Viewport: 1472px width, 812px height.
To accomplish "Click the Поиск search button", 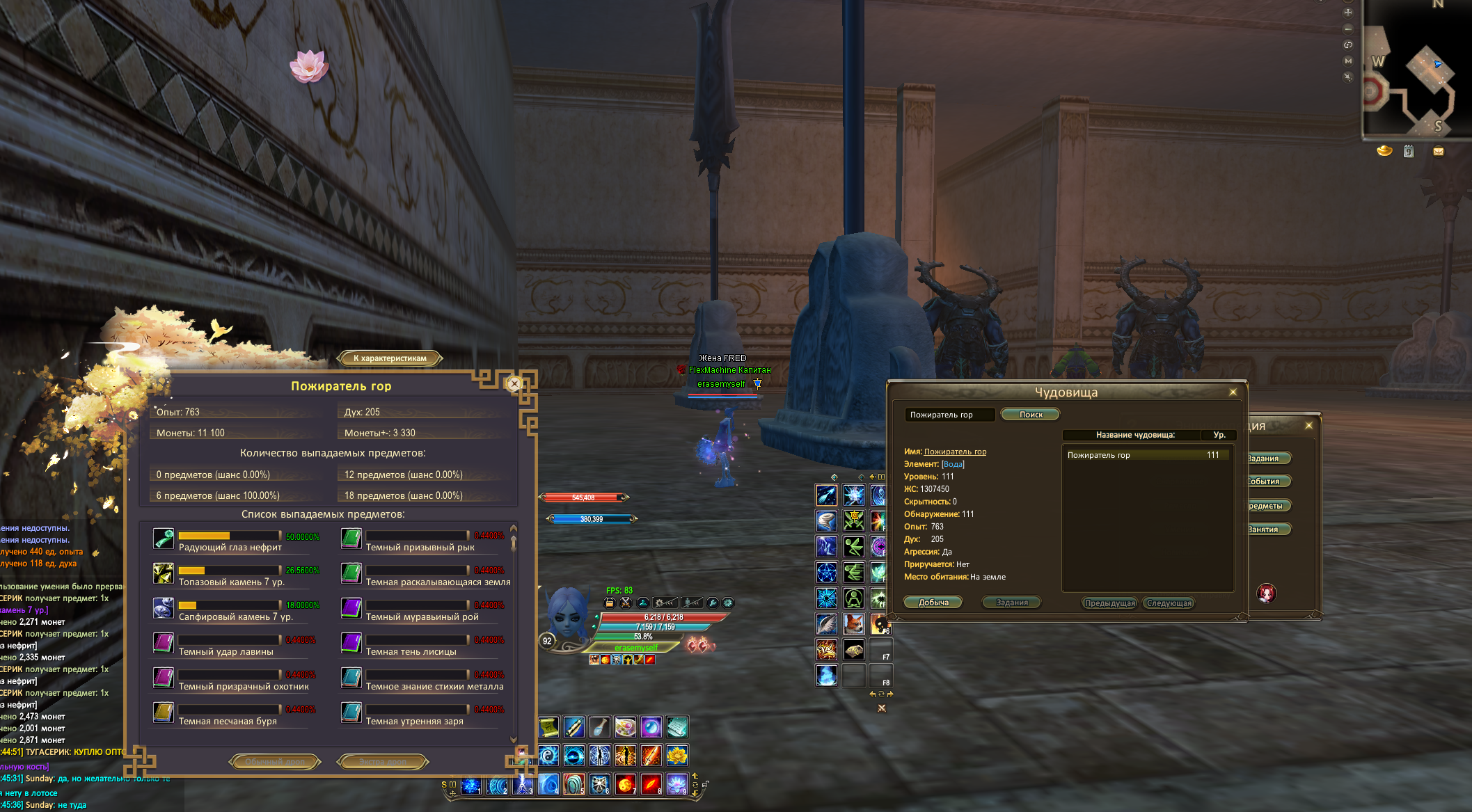I will coord(1031,415).
